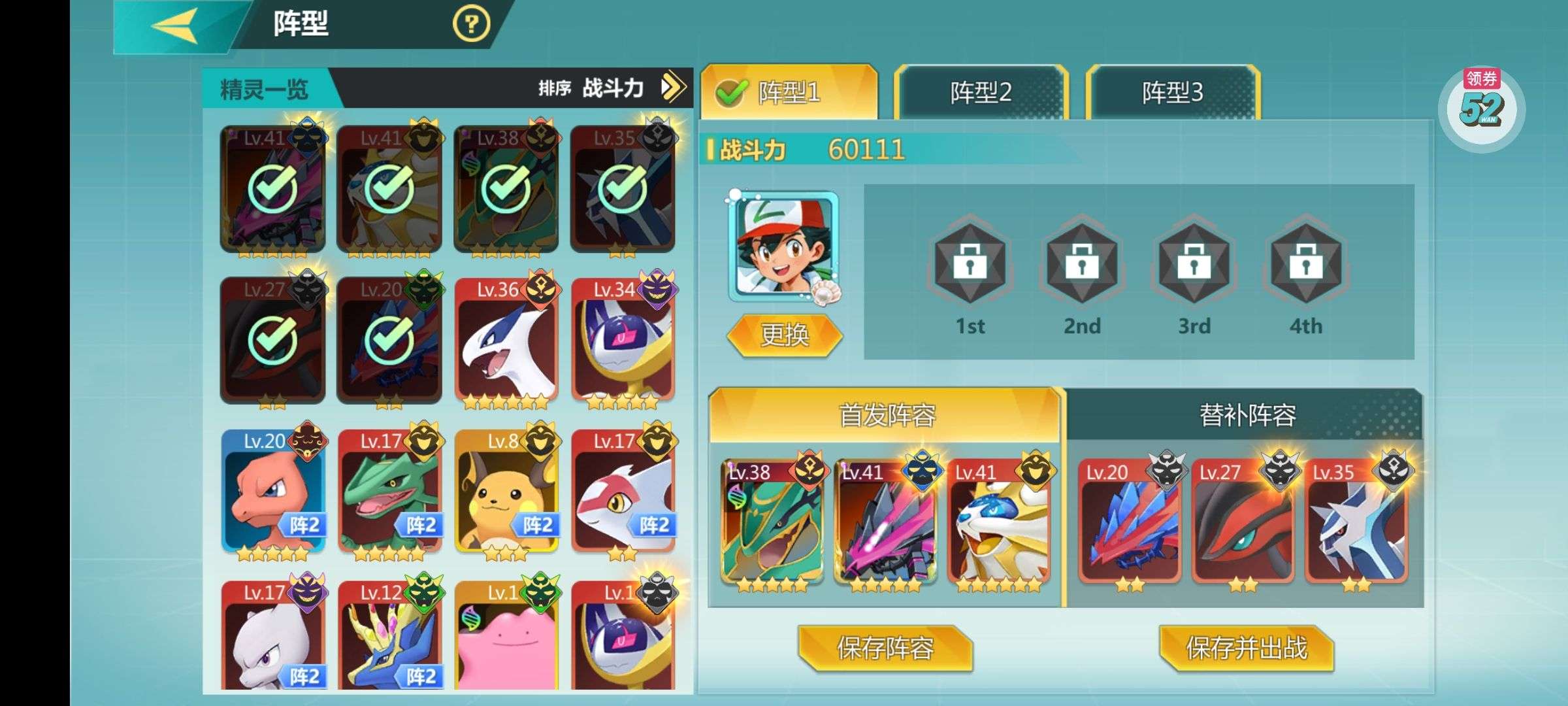Screen dimensions: 1568x706
Task: Select the Lv.36 Lugia card
Action: (506, 343)
